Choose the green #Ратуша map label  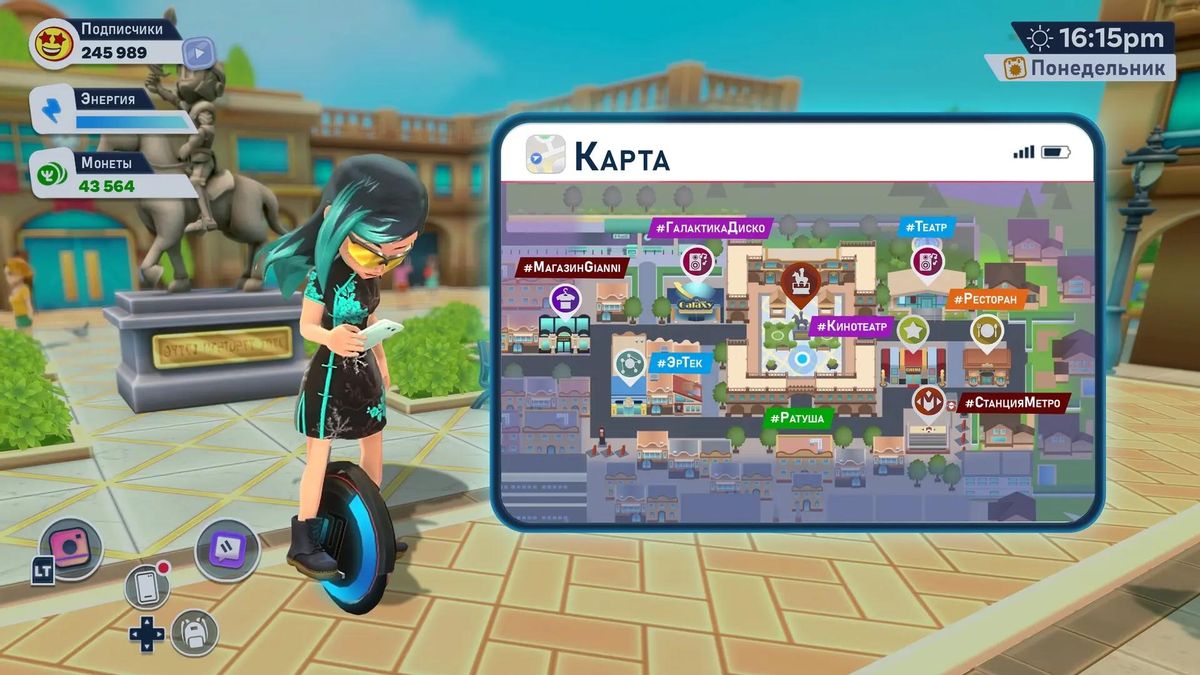tap(799, 417)
